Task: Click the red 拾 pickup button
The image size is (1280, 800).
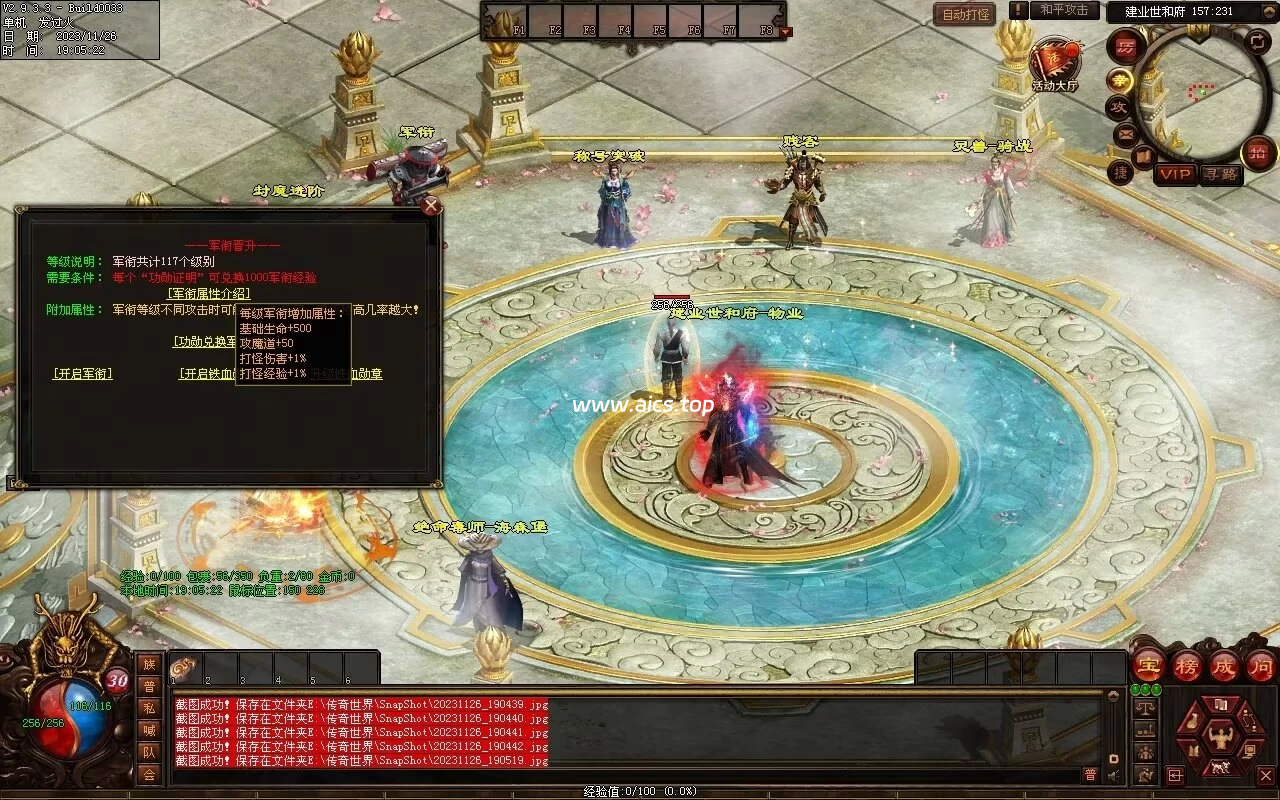Action: tap(1257, 153)
